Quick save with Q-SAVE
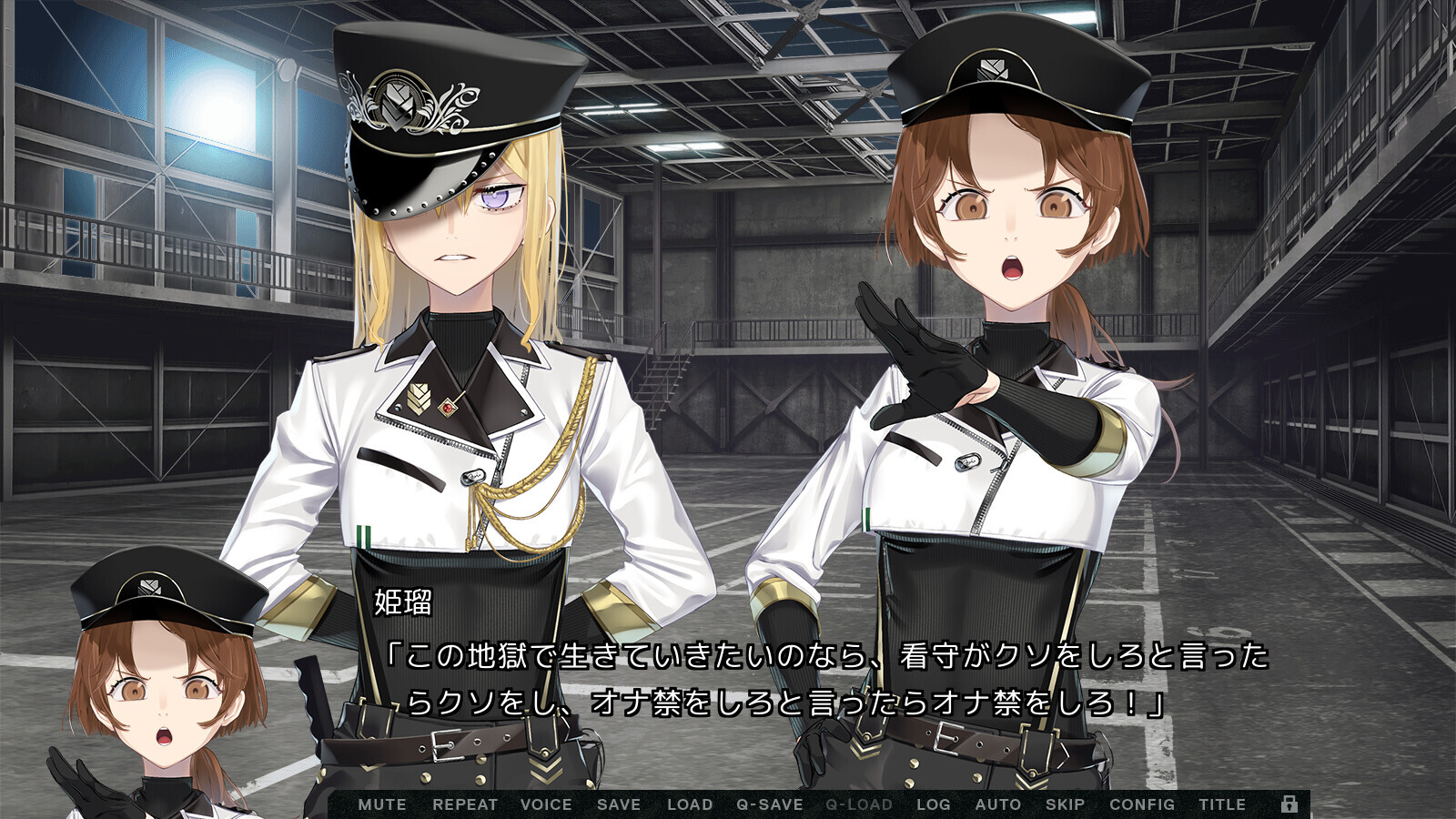This screenshot has height=819, width=1456. coord(770,804)
